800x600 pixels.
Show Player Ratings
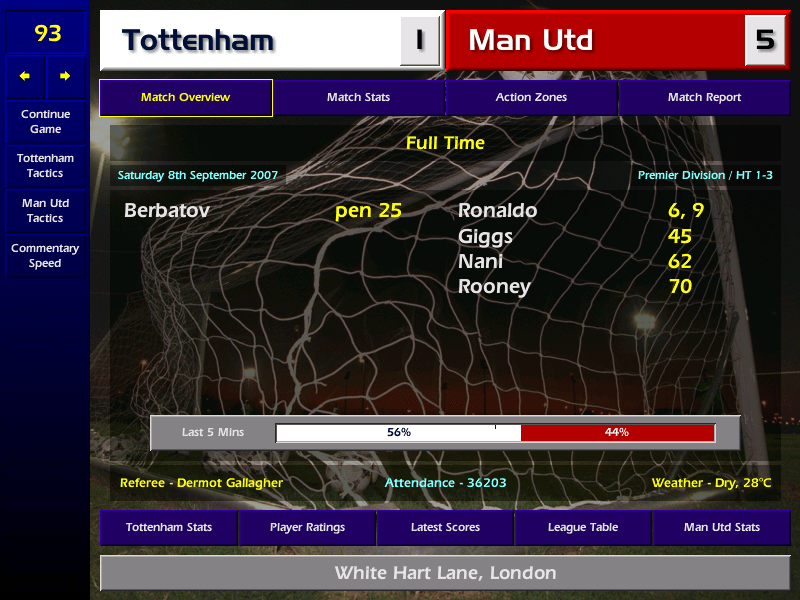(x=307, y=527)
